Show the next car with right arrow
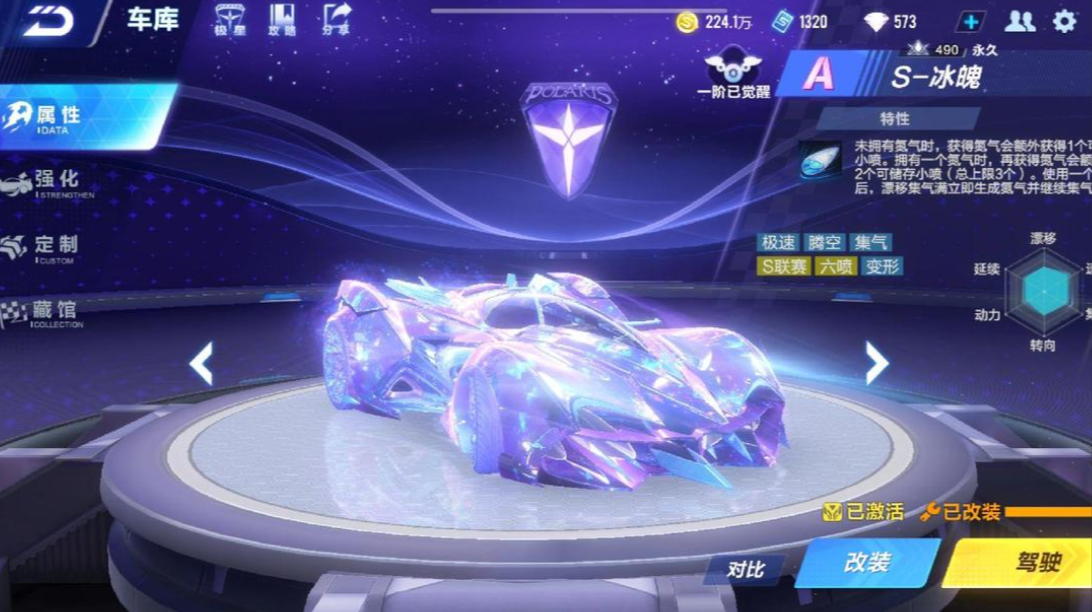This screenshot has width=1092, height=612. point(876,363)
